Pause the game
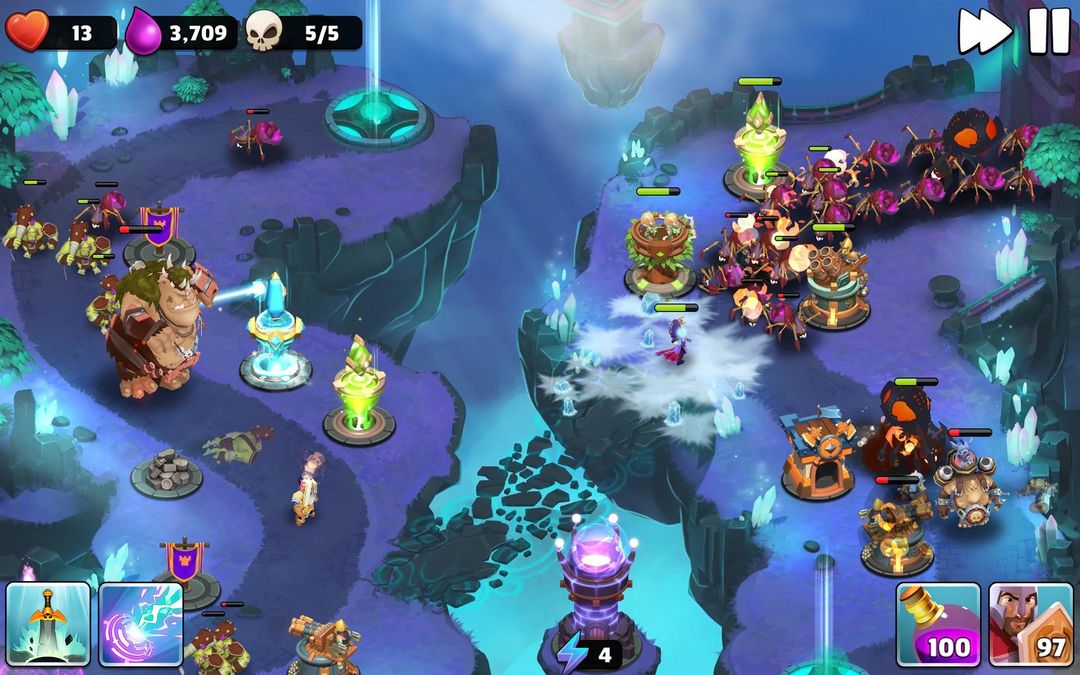The width and height of the screenshot is (1080, 675). point(1049,31)
